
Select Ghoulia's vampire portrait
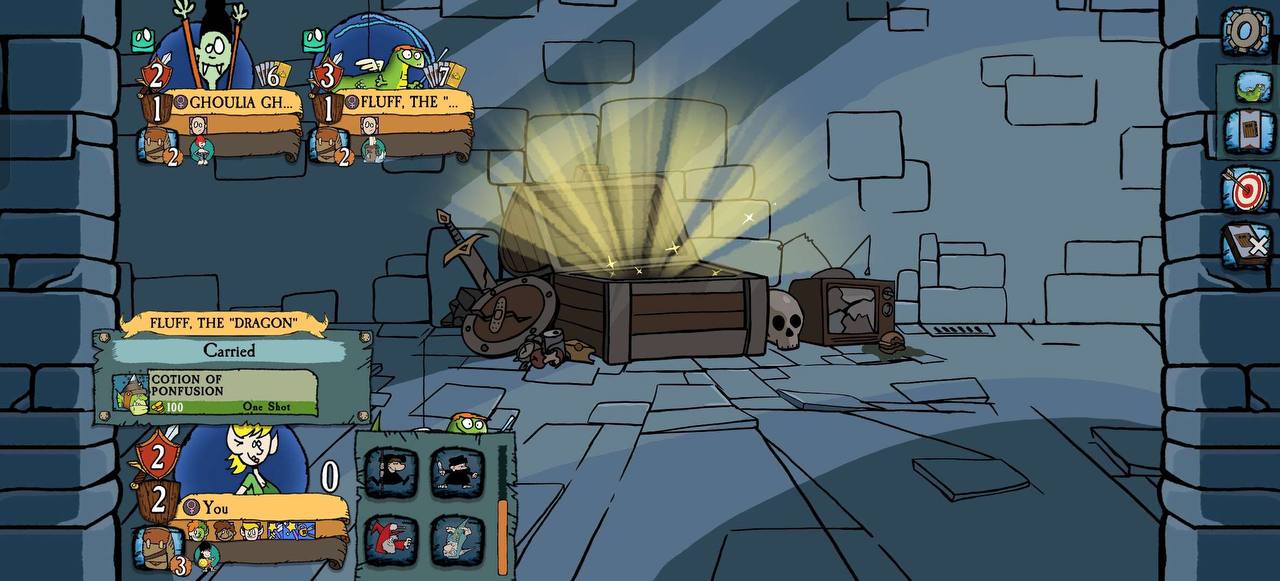(212, 55)
